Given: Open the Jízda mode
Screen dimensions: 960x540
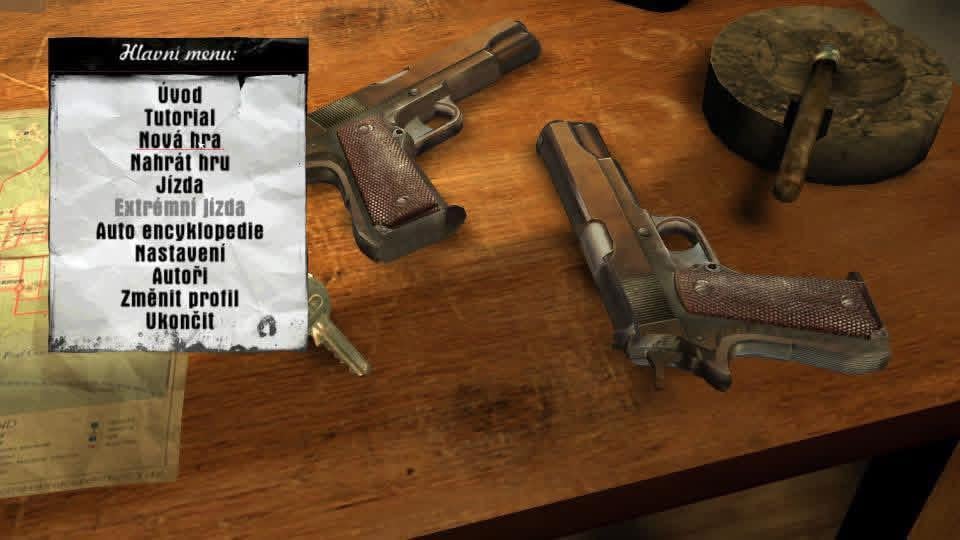Looking at the screenshot, I should pyautogui.click(x=180, y=185).
